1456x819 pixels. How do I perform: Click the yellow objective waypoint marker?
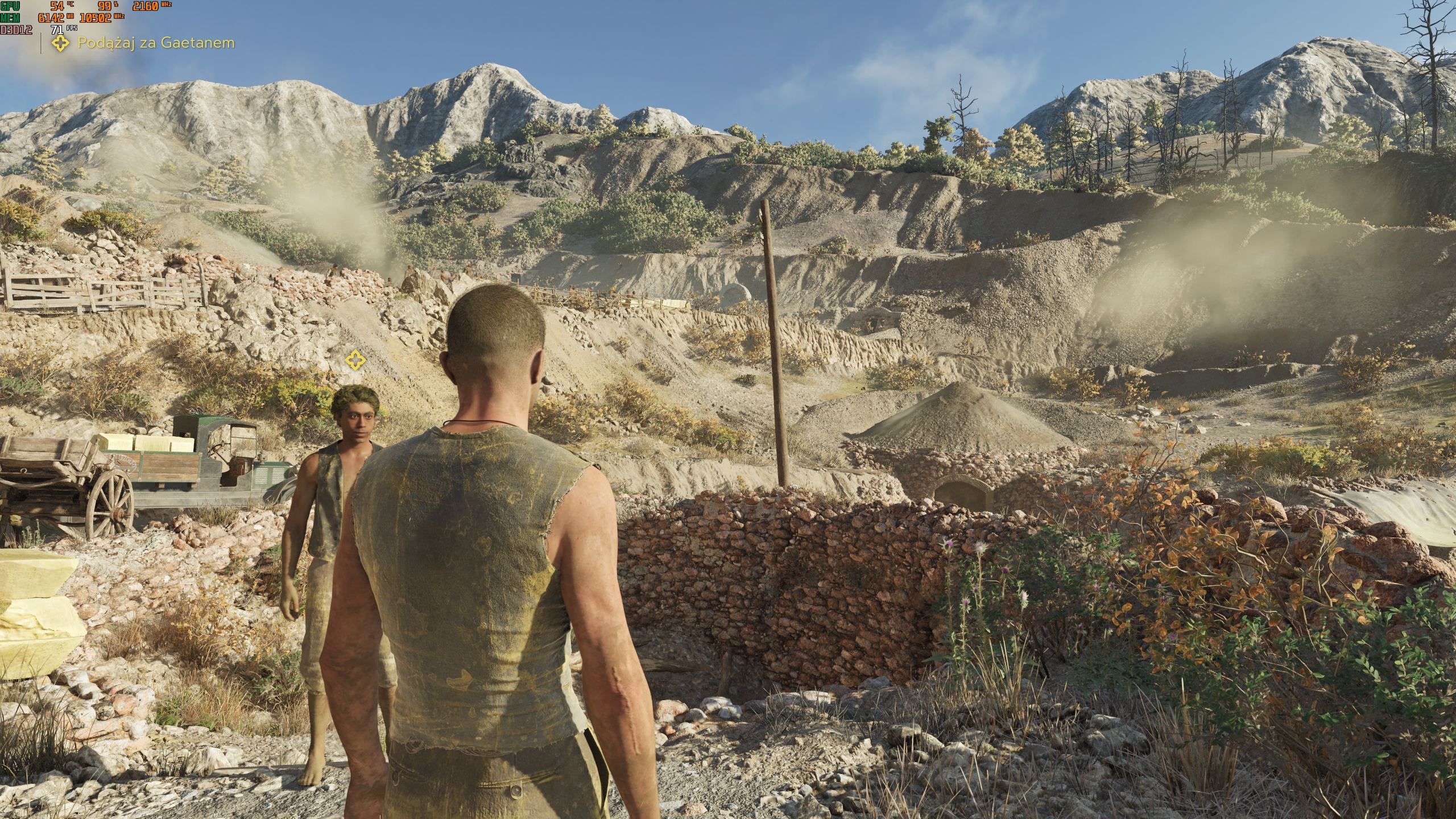355,359
